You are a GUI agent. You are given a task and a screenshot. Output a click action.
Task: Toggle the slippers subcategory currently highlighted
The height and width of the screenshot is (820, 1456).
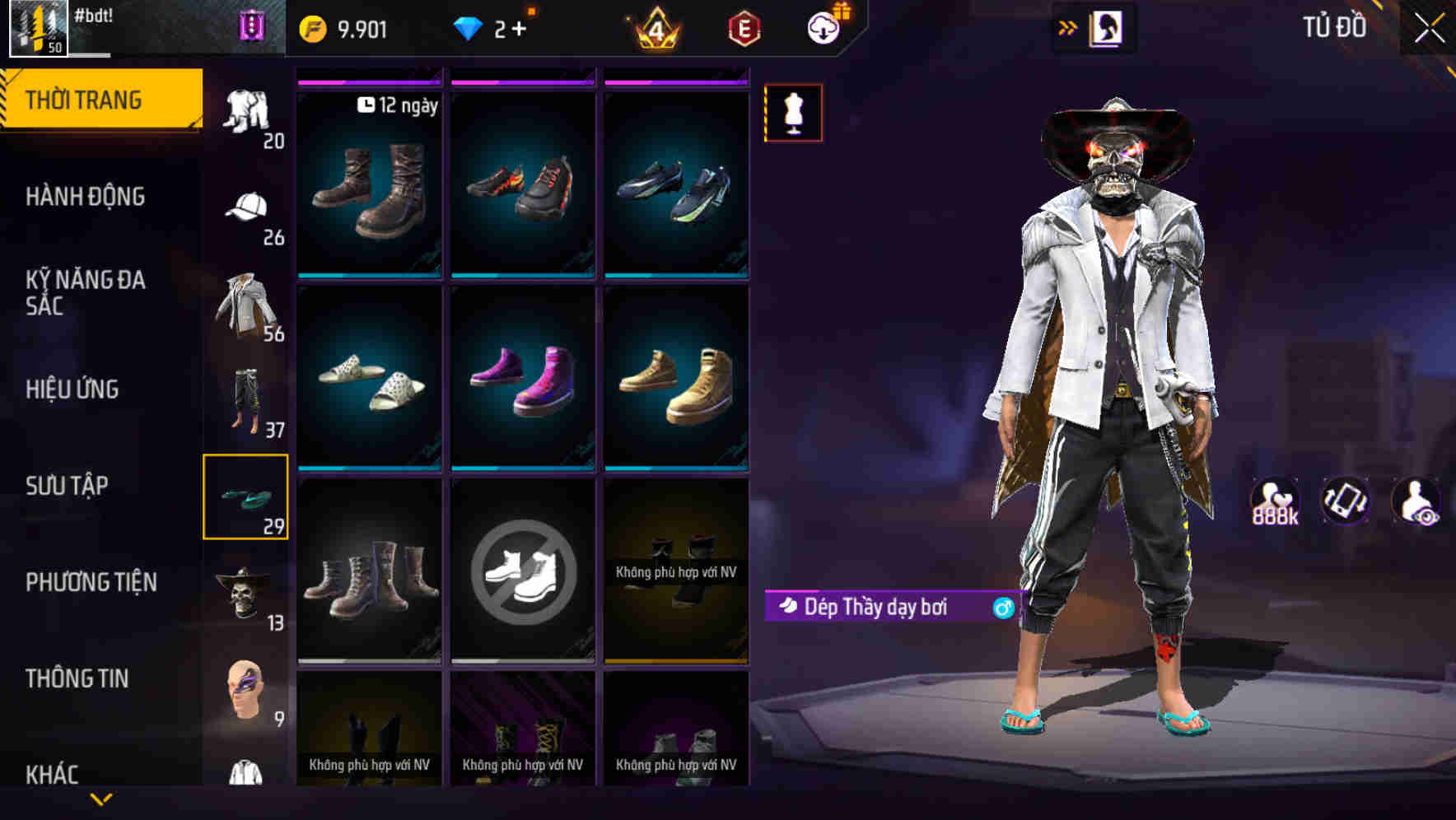pyautogui.click(x=246, y=496)
